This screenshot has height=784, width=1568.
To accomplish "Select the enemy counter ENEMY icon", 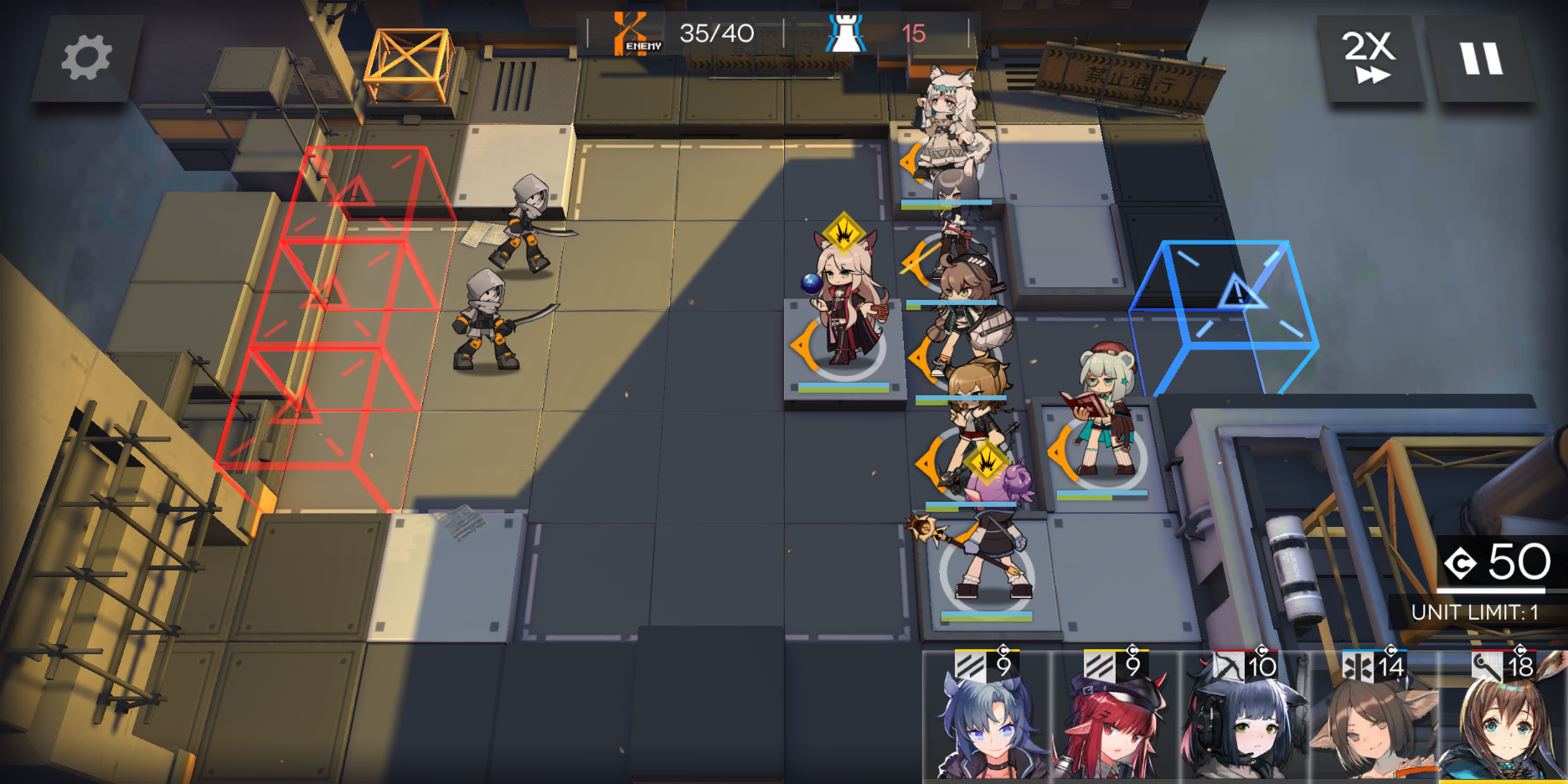I will (631, 32).
